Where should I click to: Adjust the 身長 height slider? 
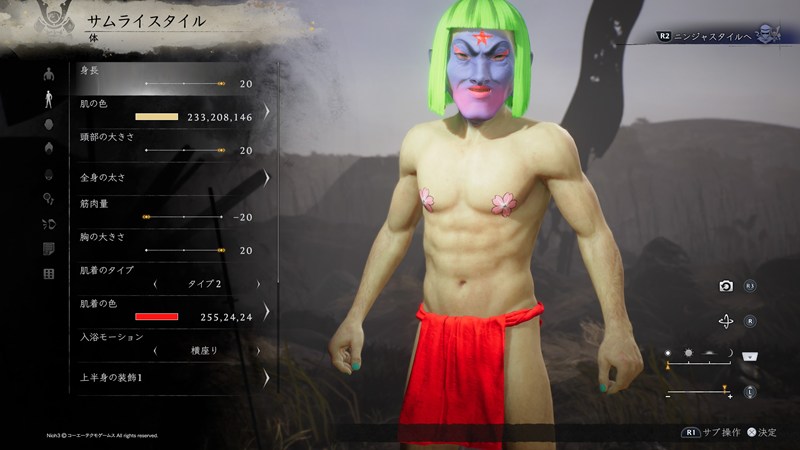click(184, 84)
